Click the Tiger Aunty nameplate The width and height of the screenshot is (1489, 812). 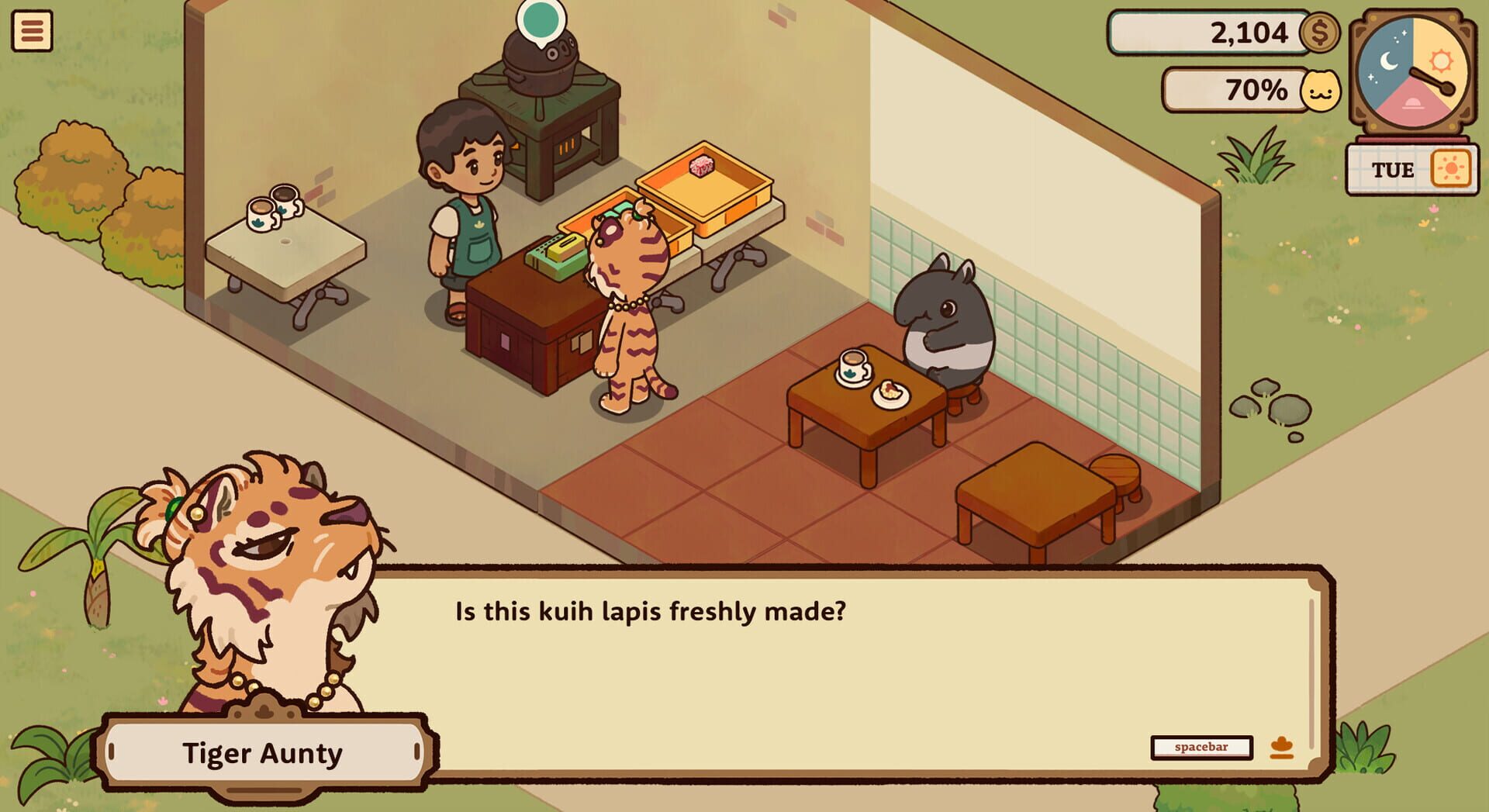[x=265, y=753]
